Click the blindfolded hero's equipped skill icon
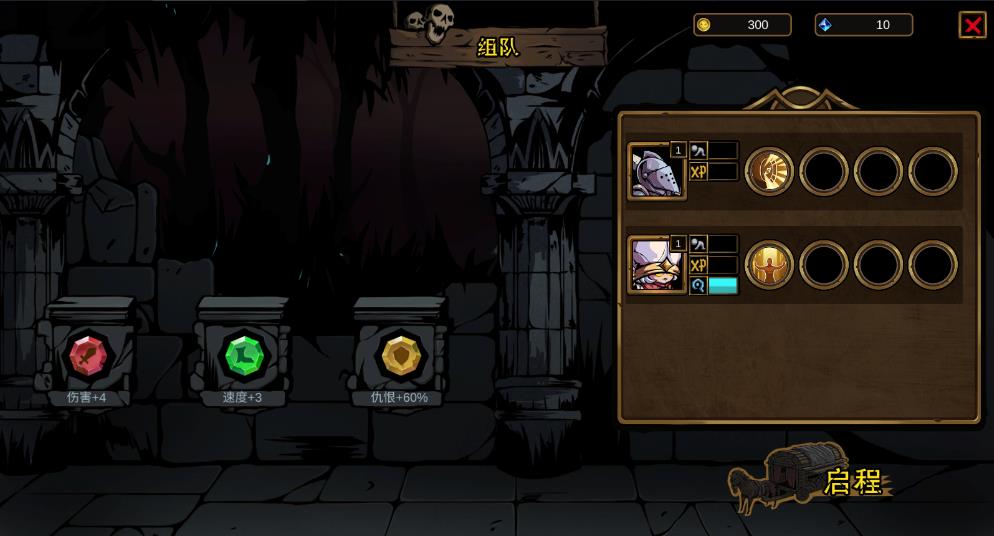Image resolution: width=994 pixels, height=536 pixels. tap(769, 265)
